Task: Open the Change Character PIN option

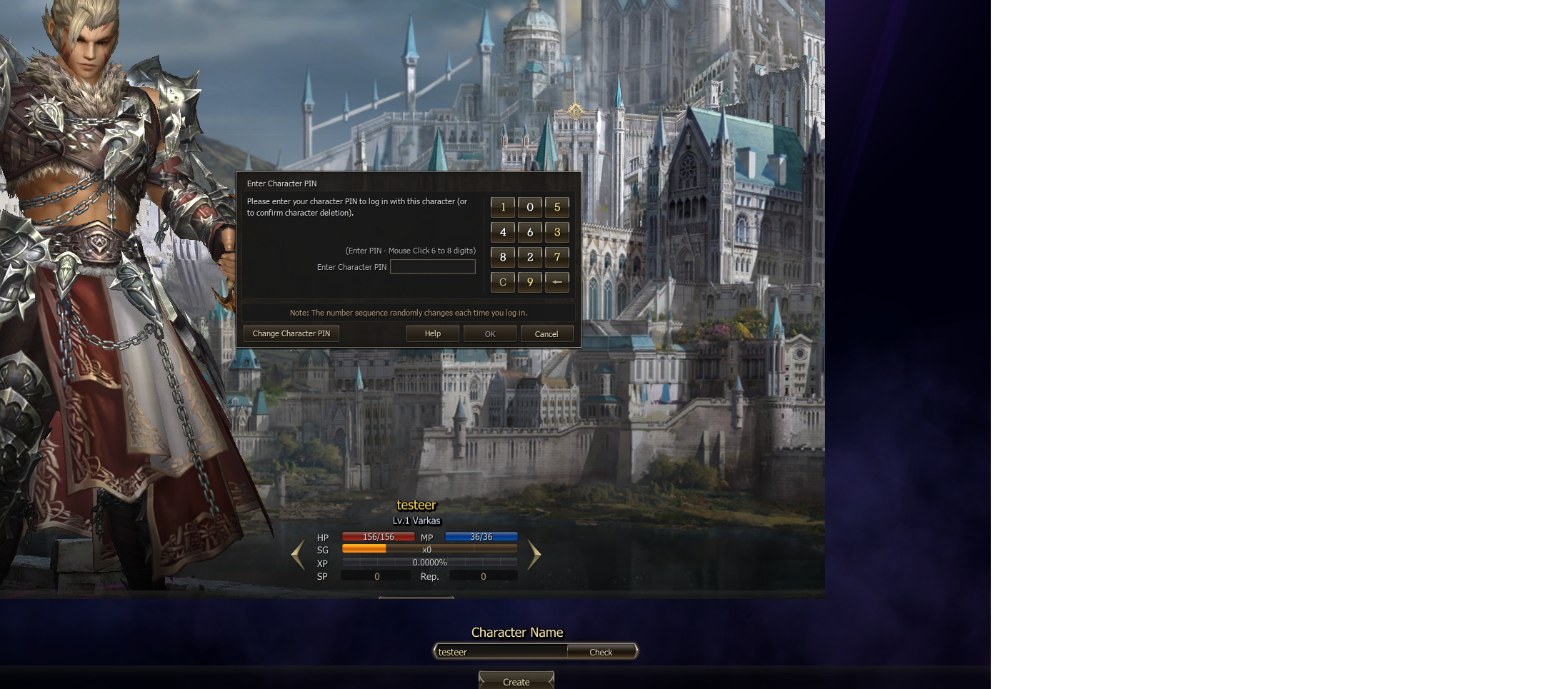Action: (291, 334)
